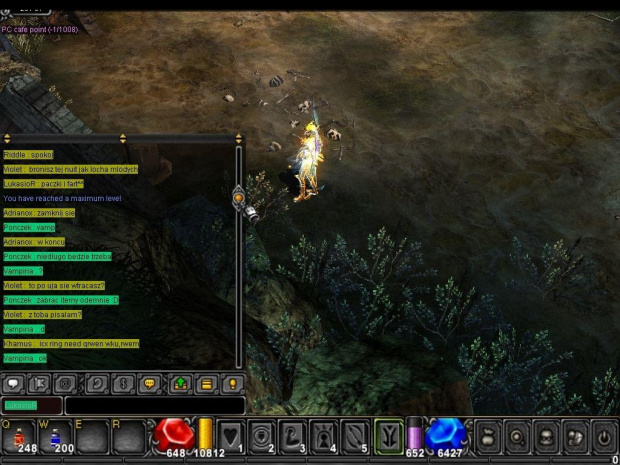
Task: Click the whisper target name field LukasioR
Action: (x=31, y=405)
